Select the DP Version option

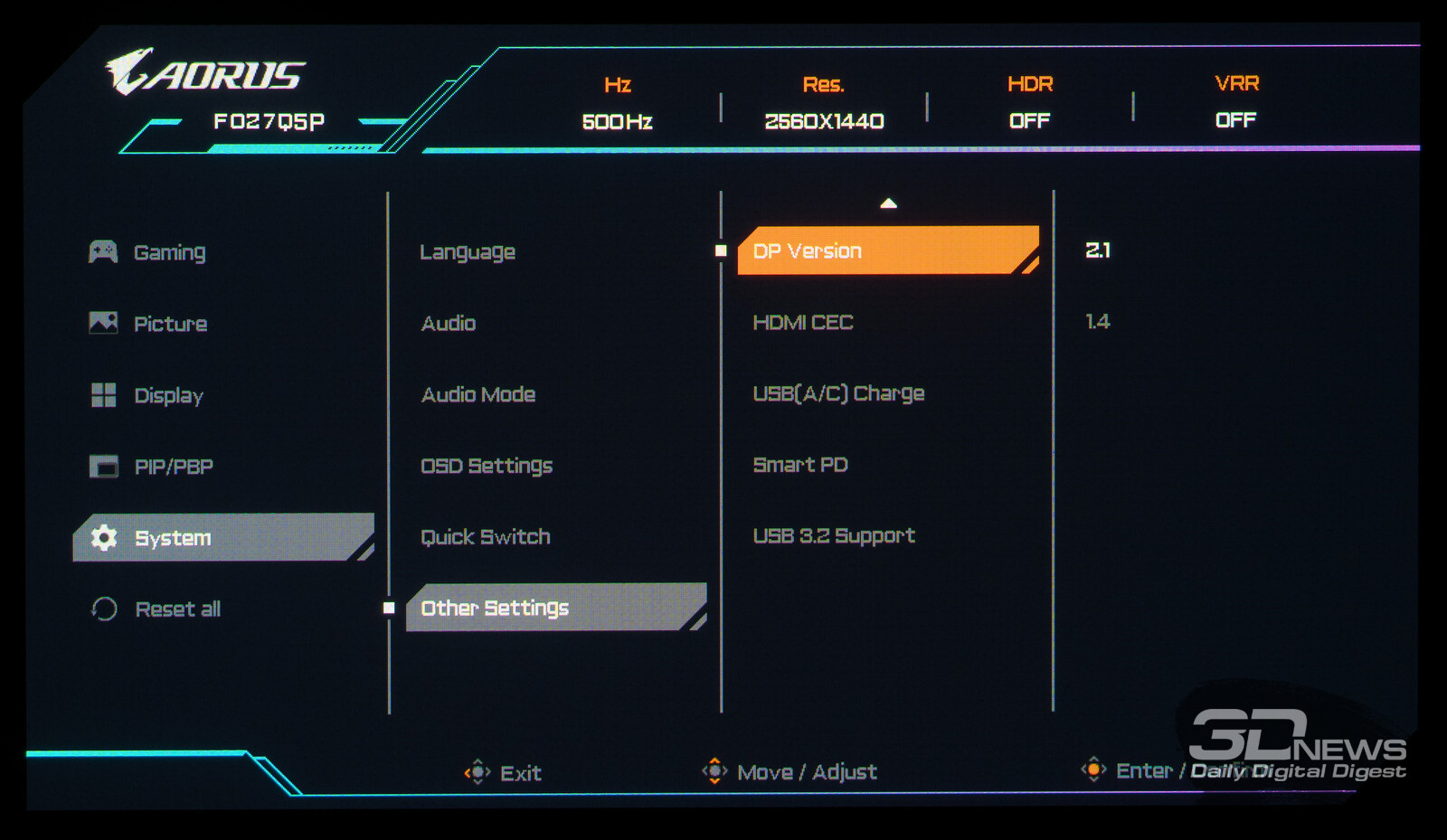886,250
